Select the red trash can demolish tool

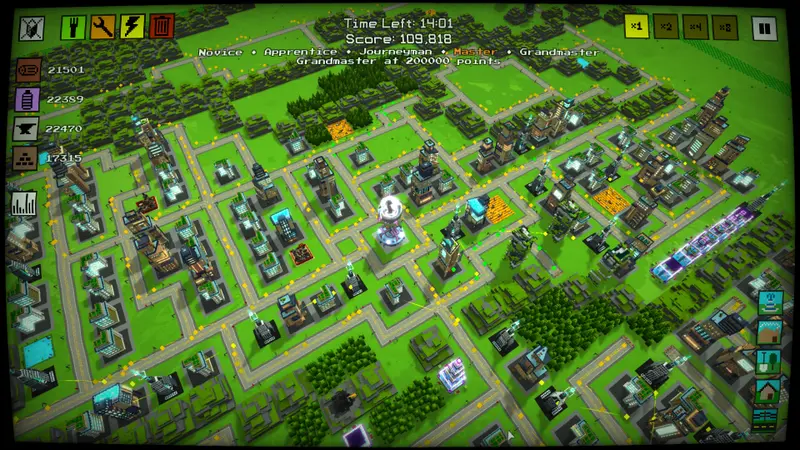coord(162,27)
